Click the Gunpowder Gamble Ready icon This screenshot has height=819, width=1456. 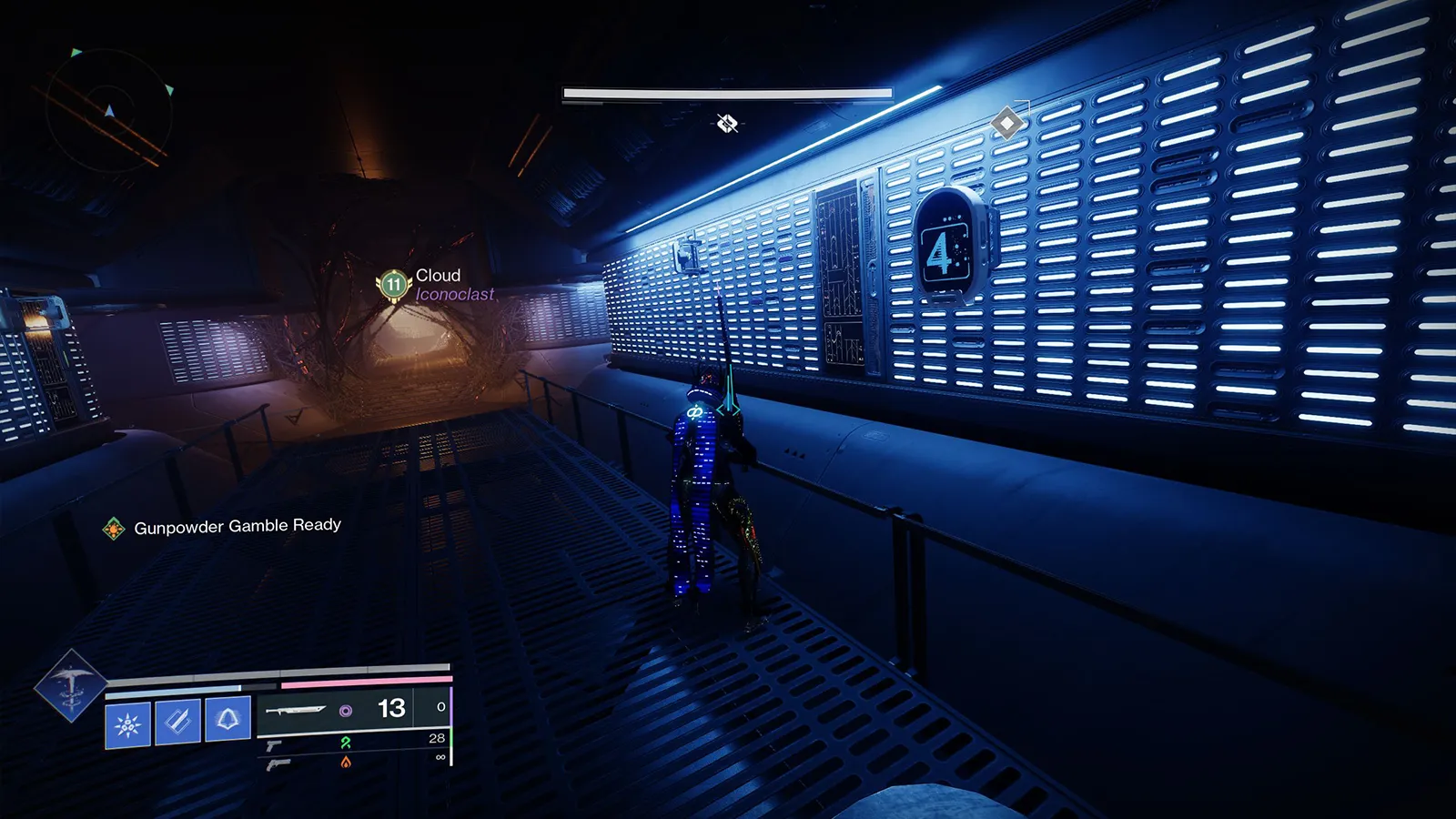(x=114, y=529)
